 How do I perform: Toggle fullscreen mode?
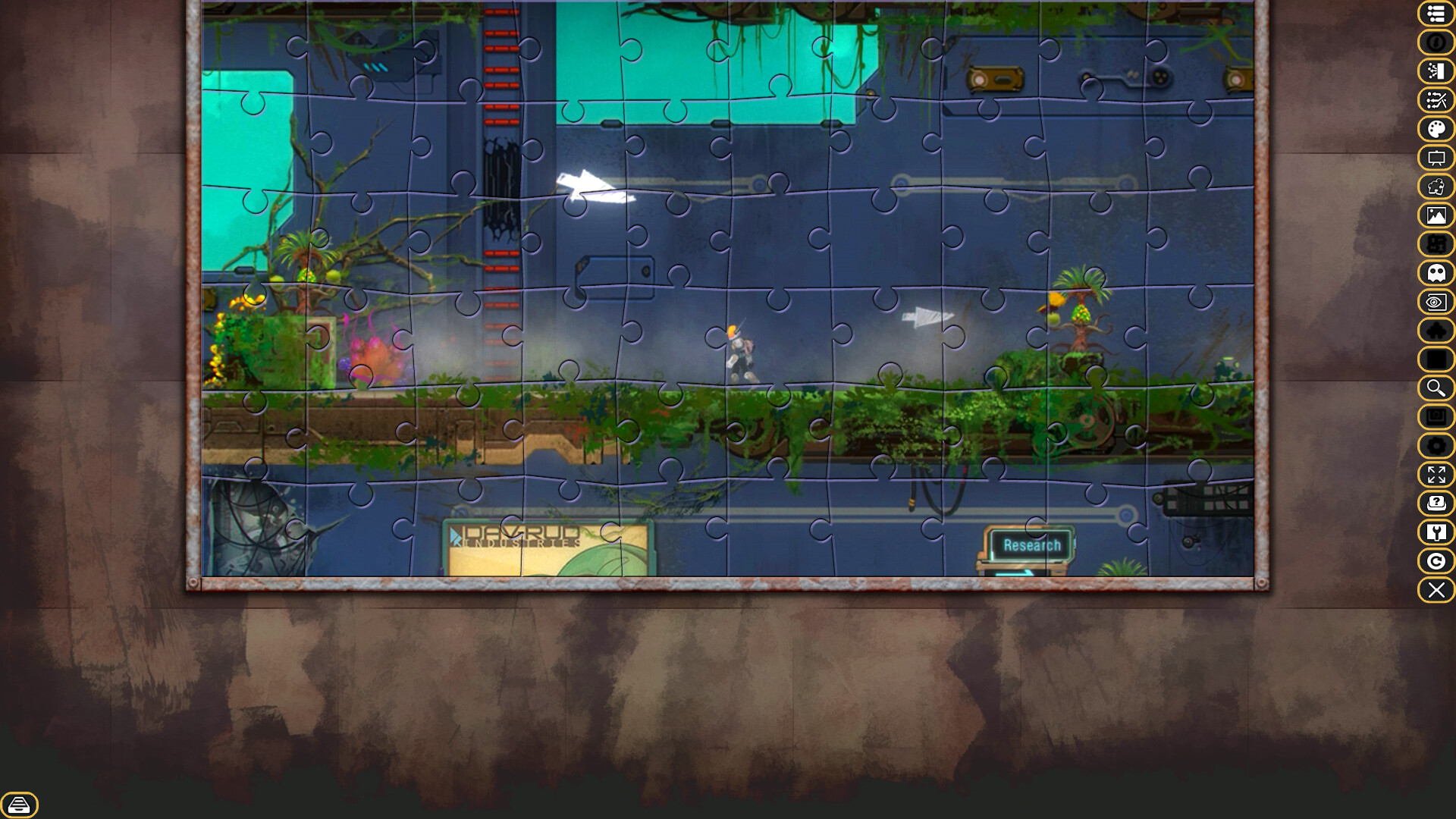pos(1436,475)
